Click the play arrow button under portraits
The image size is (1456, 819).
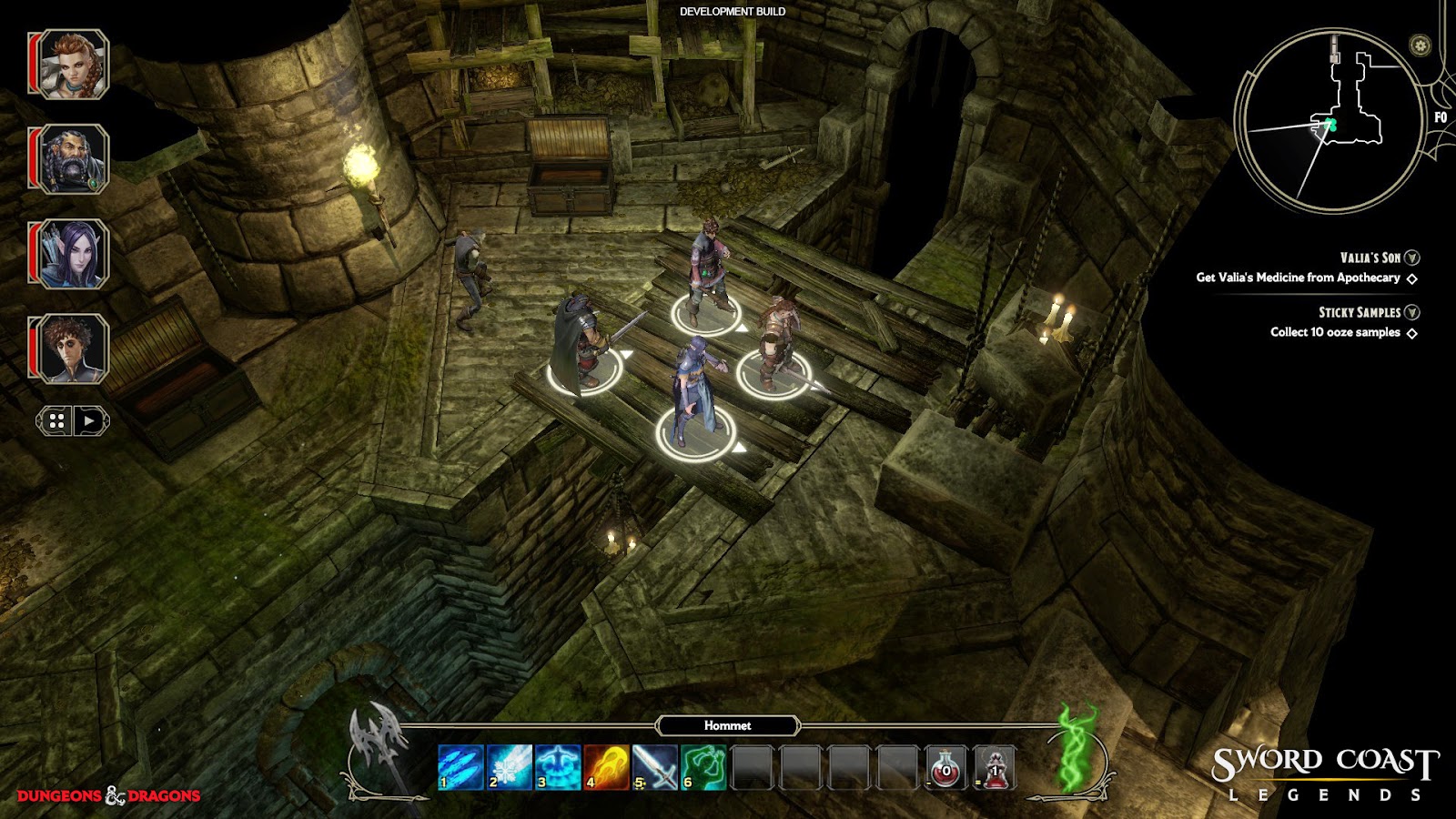click(89, 420)
